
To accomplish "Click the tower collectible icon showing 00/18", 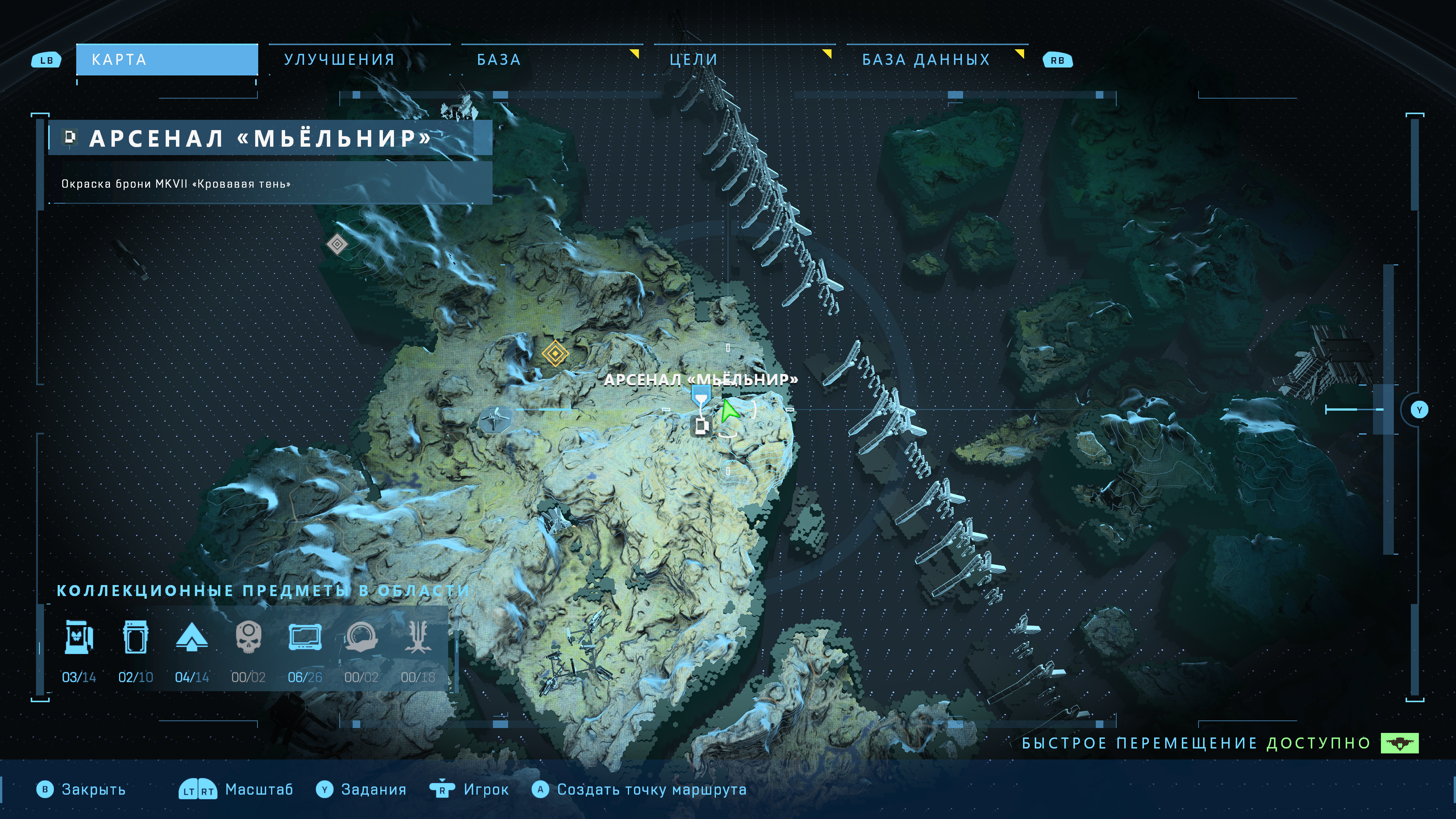I will (418, 637).
